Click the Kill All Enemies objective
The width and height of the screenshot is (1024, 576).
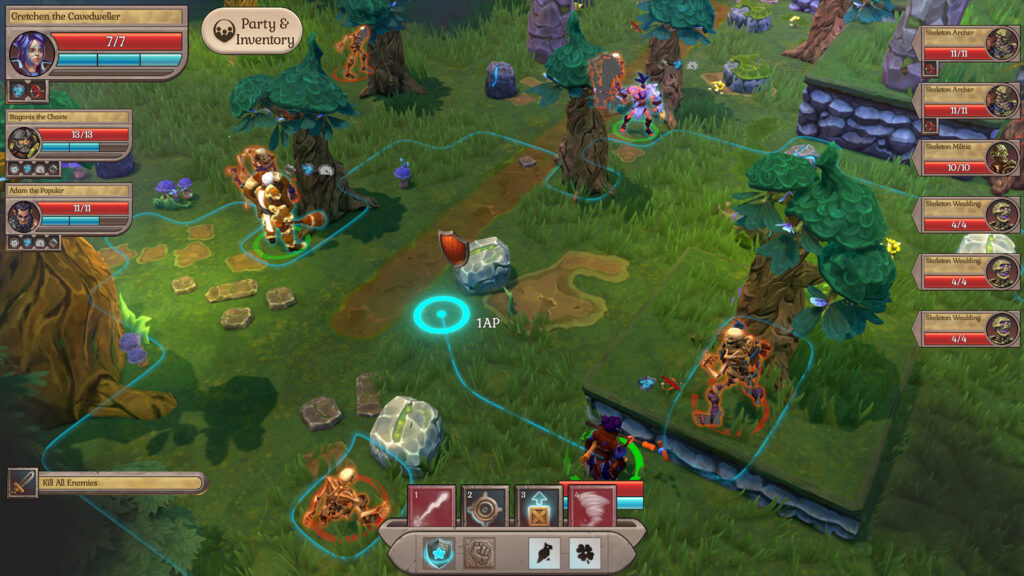point(108,483)
